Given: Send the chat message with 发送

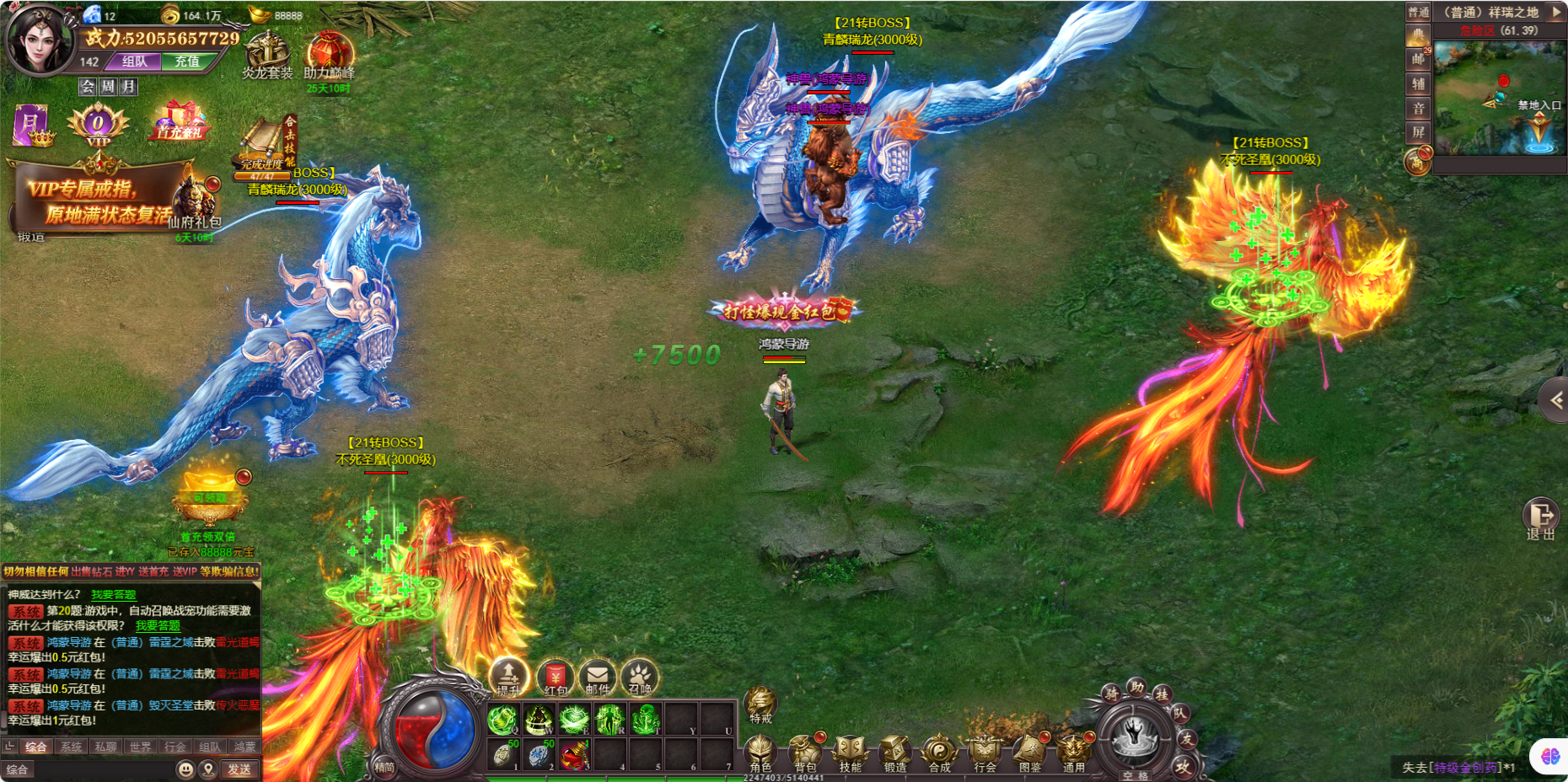Looking at the screenshot, I should [239, 769].
